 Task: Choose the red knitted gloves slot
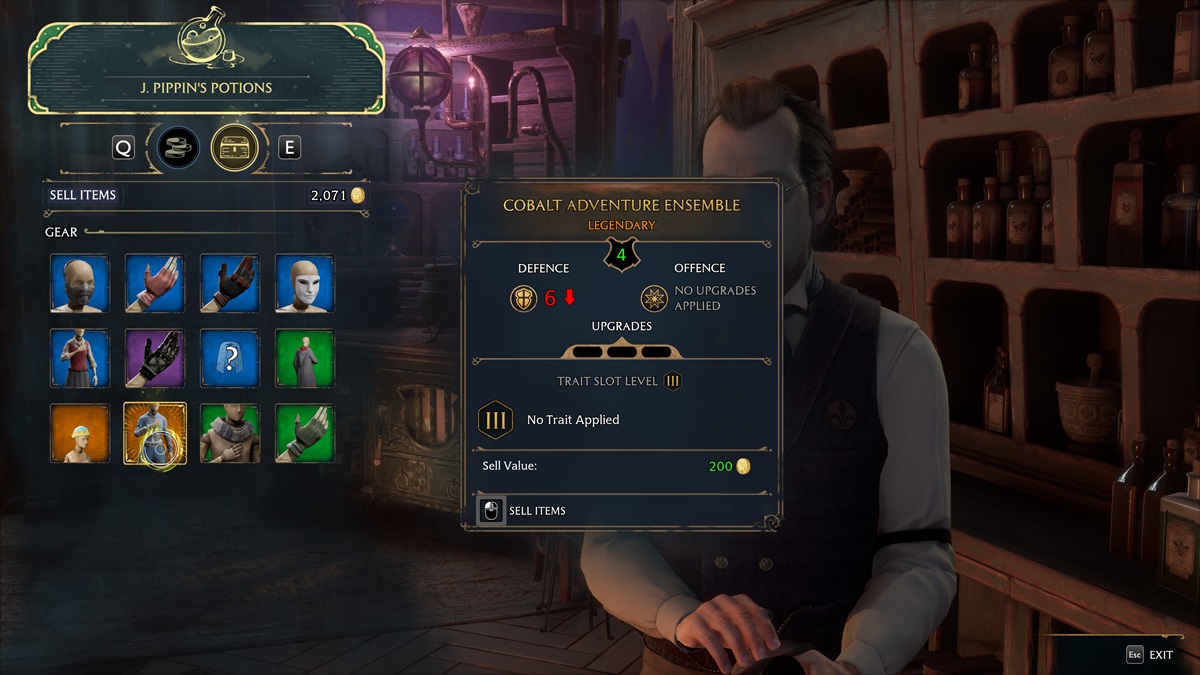[x=155, y=283]
